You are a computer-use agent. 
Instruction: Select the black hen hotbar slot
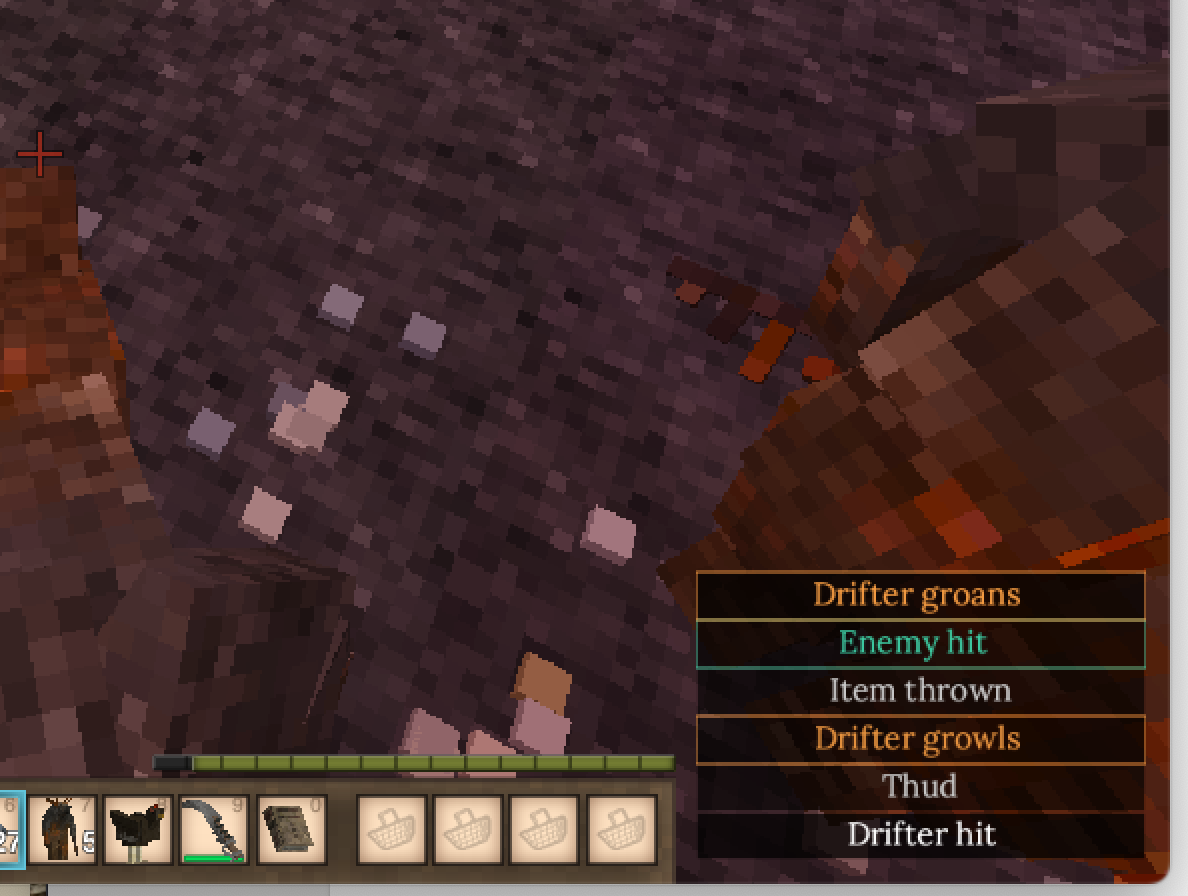click(x=138, y=830)
